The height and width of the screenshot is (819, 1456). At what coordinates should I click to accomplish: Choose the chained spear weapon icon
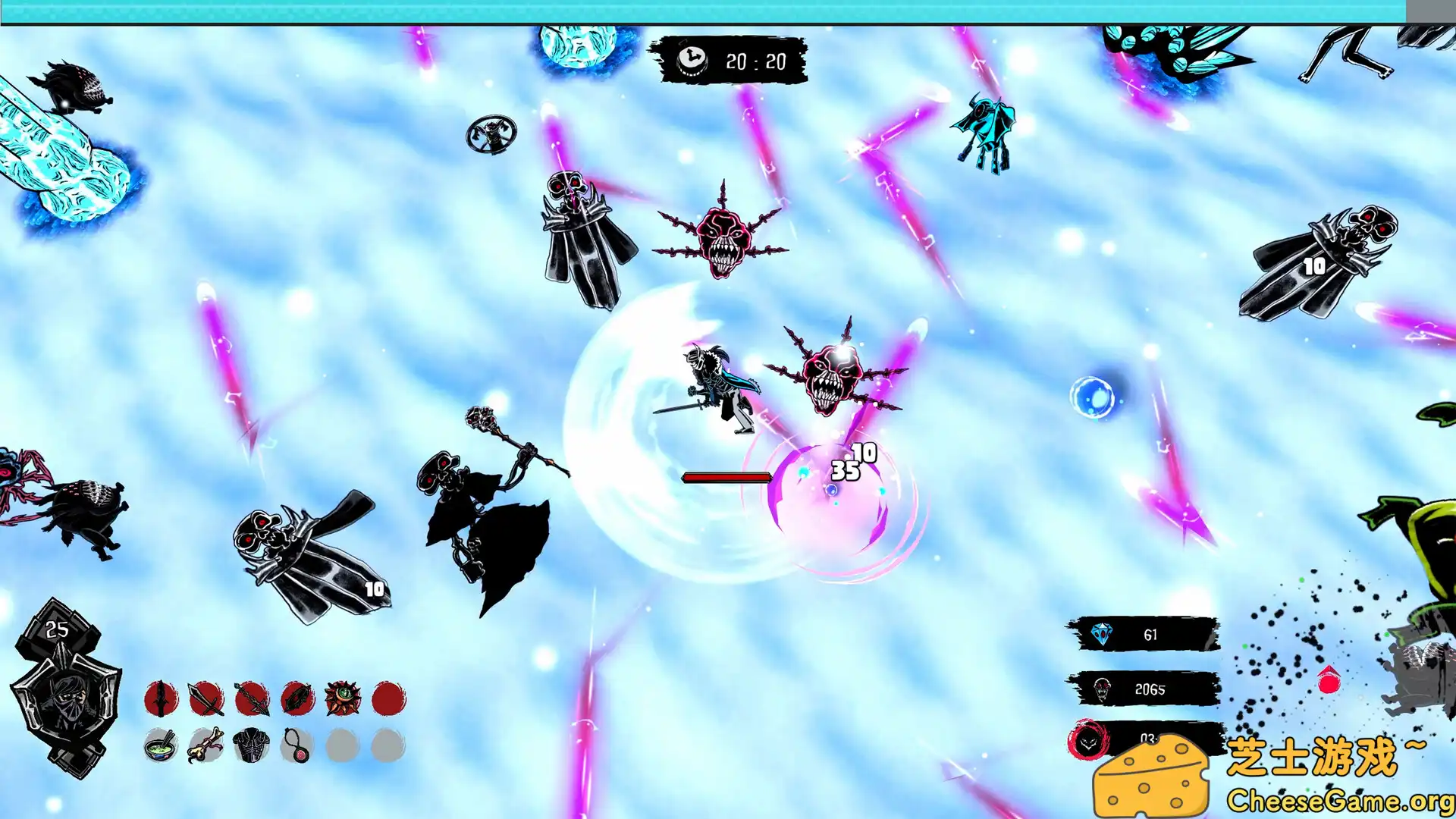tap(252, 698)
